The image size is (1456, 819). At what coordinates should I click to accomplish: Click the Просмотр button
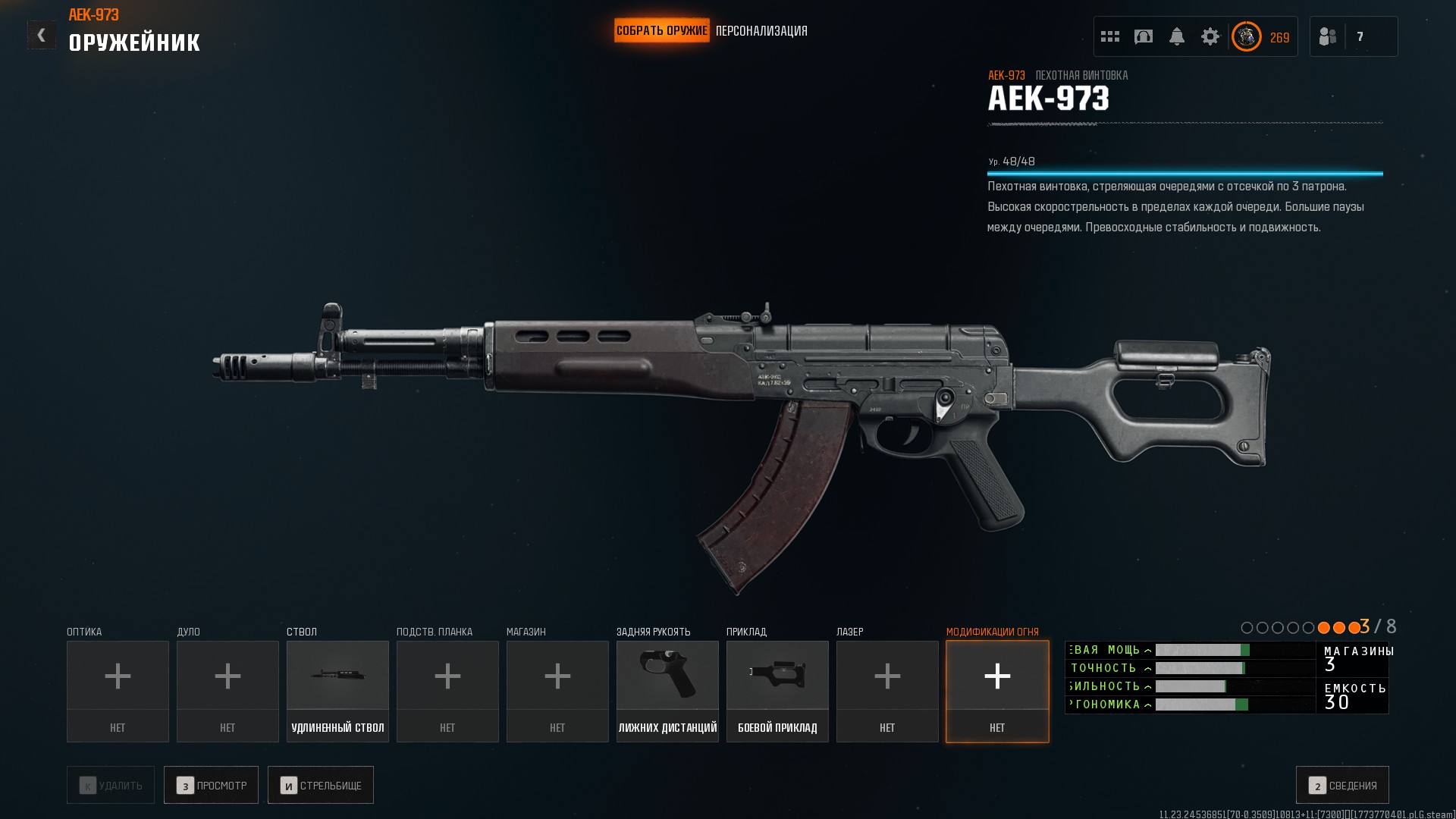[211, 785]
